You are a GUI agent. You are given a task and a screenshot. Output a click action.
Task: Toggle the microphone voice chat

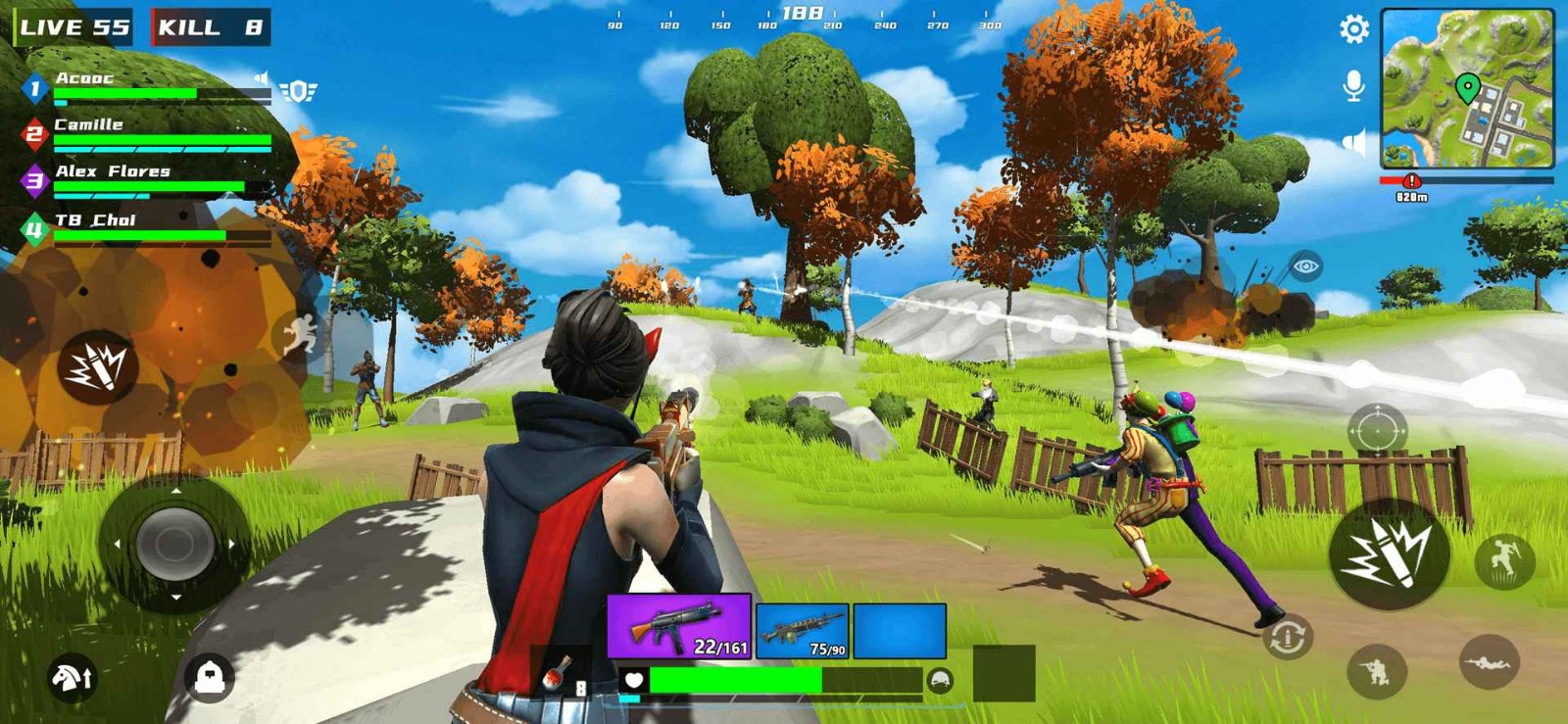click(1353, 86)
